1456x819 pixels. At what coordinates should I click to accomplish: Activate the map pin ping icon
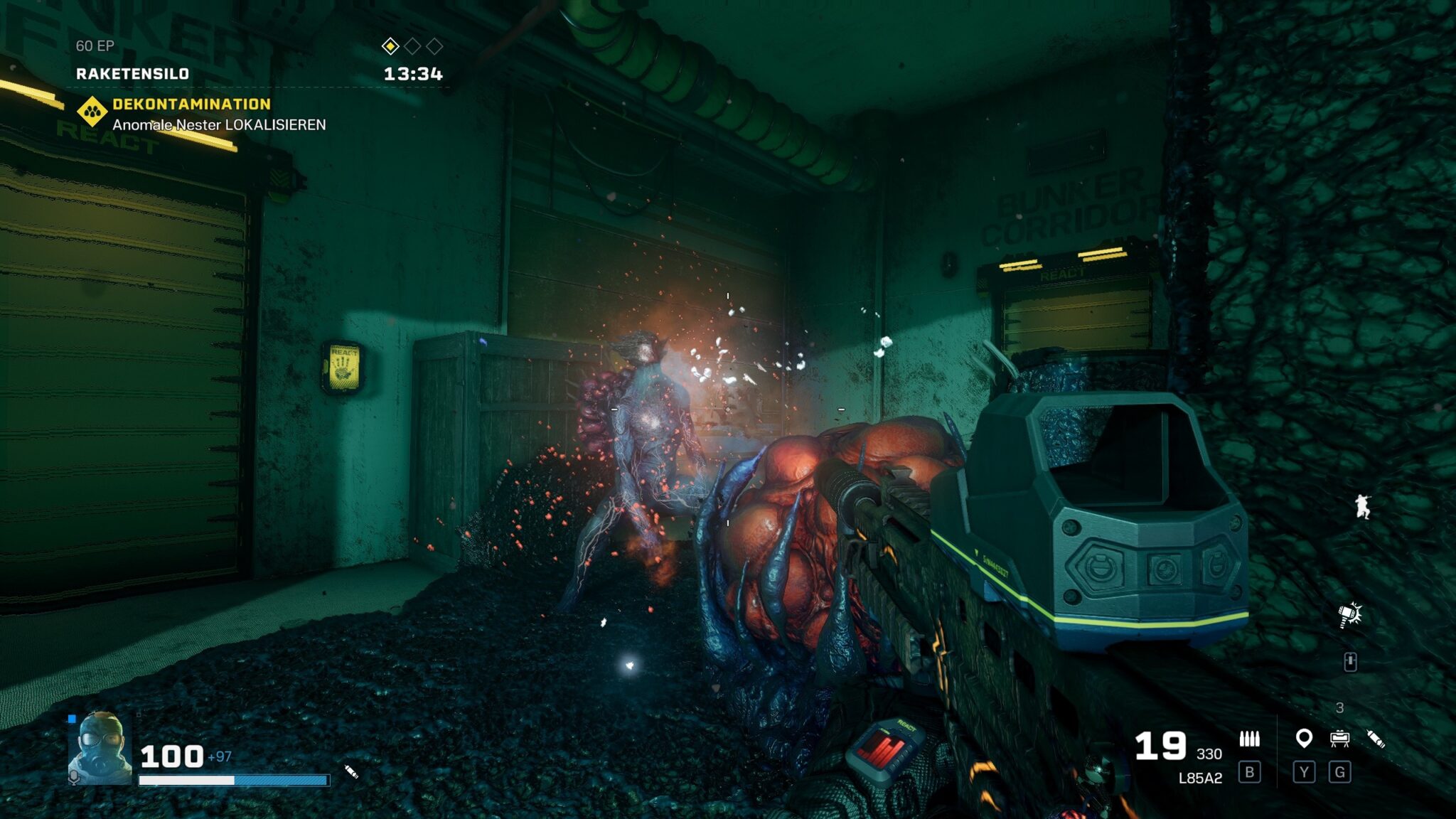pyautogui.click(x=1303, y=739)
